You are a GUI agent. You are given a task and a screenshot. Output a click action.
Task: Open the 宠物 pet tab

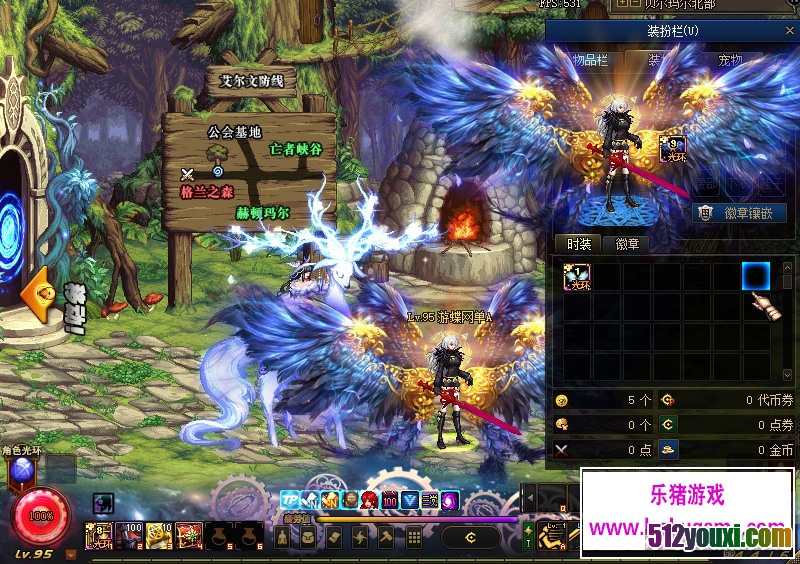pyautogui.click(x=730, y=60)
